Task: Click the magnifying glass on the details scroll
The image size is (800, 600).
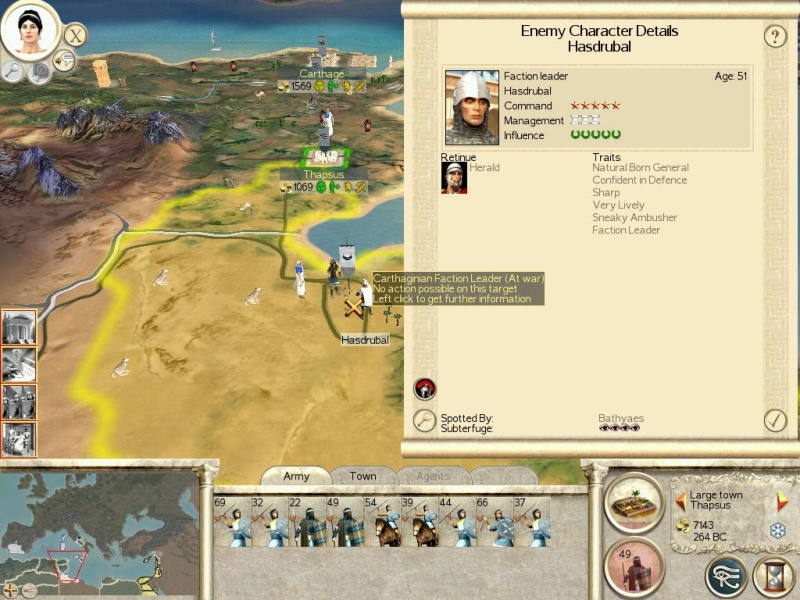Action: (425, 421)
